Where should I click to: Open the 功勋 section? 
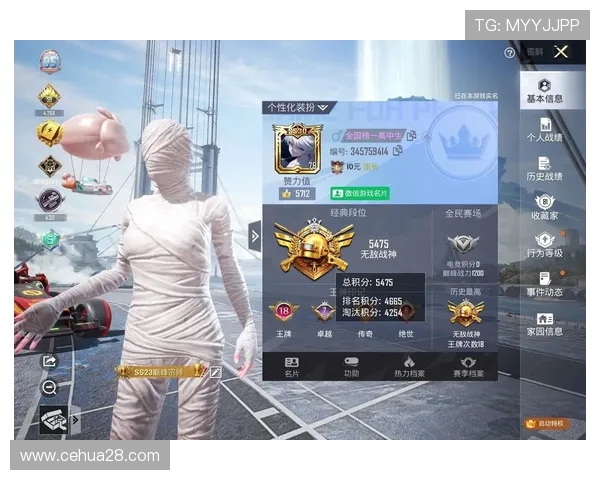click(x=351, y=366)
